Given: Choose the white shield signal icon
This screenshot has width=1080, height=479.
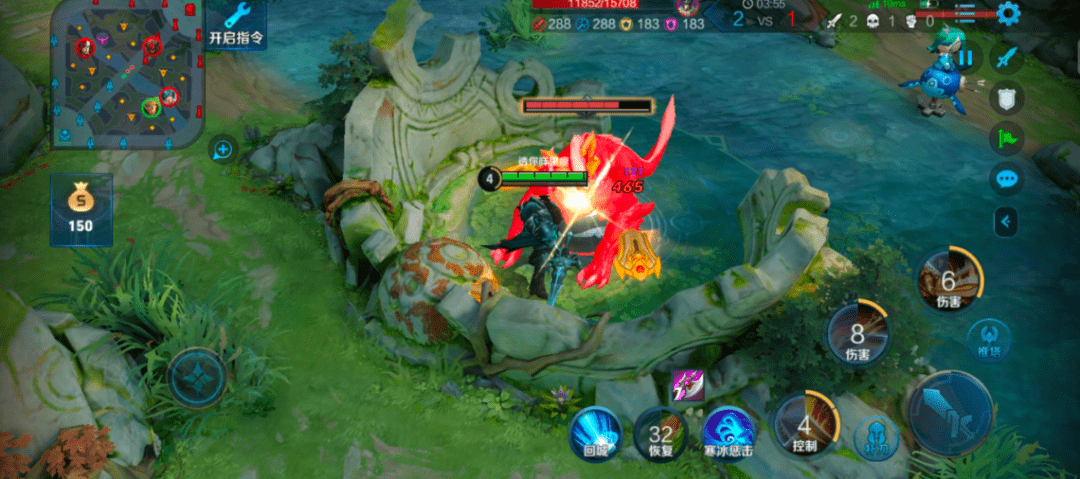Looking at the screenshot, I should [1007, 97].
